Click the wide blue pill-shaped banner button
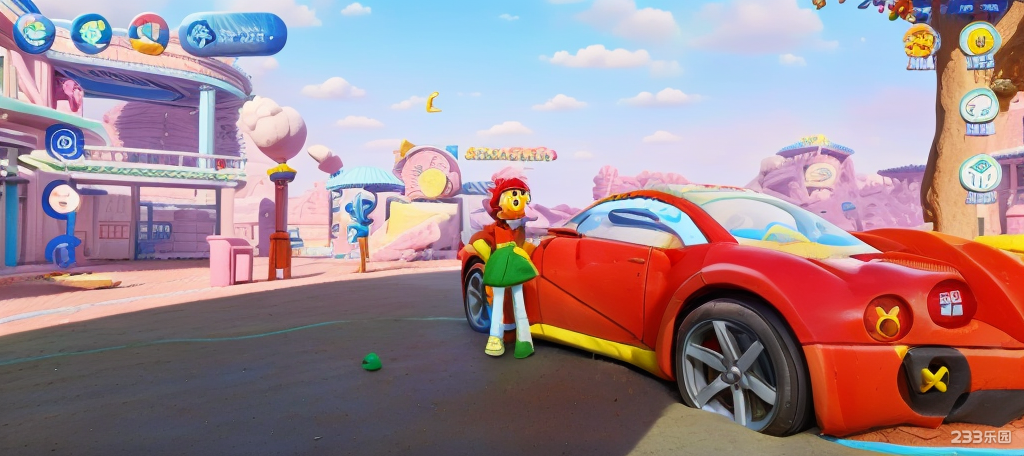This screenshot has height=456, width=1024. click(232, 34)
